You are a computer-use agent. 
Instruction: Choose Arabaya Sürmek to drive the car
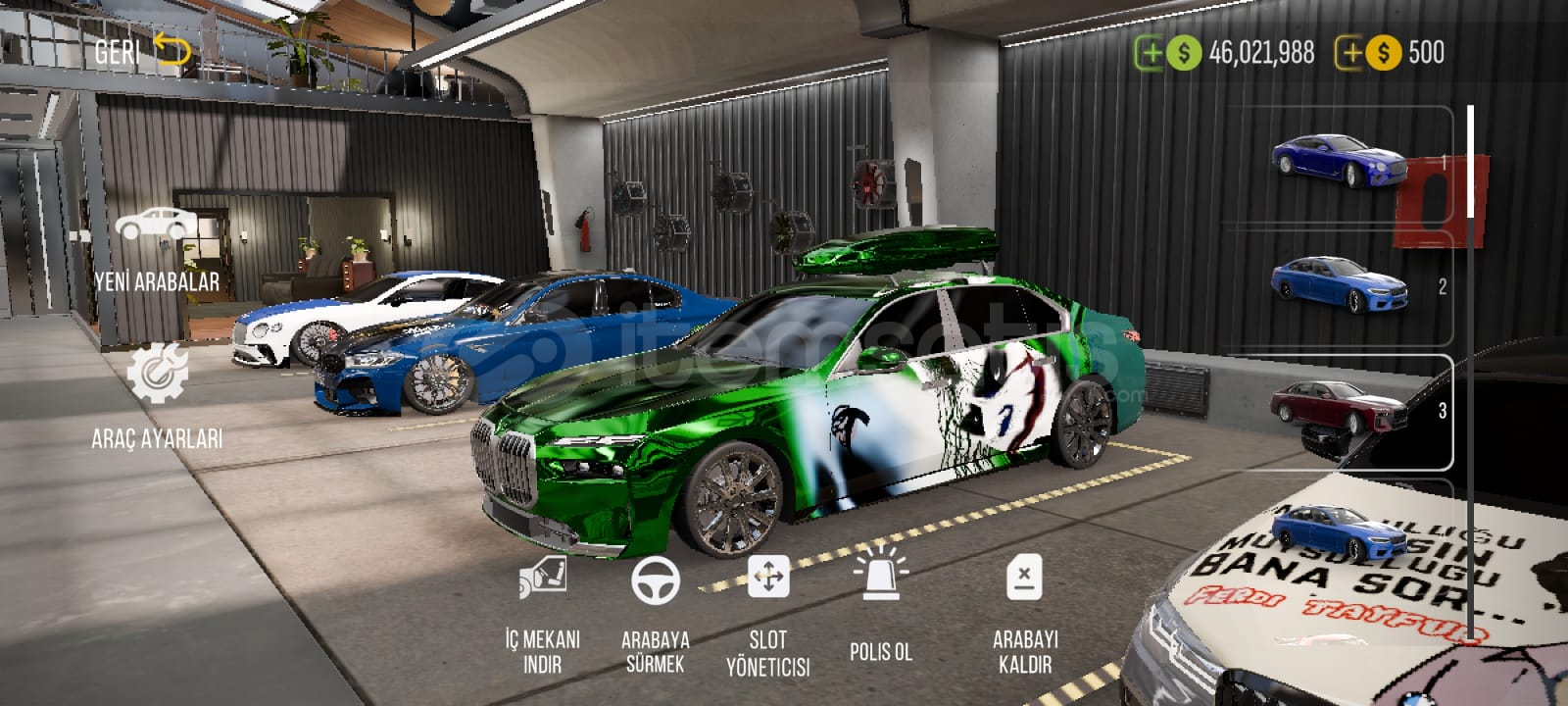pos(655,615)
